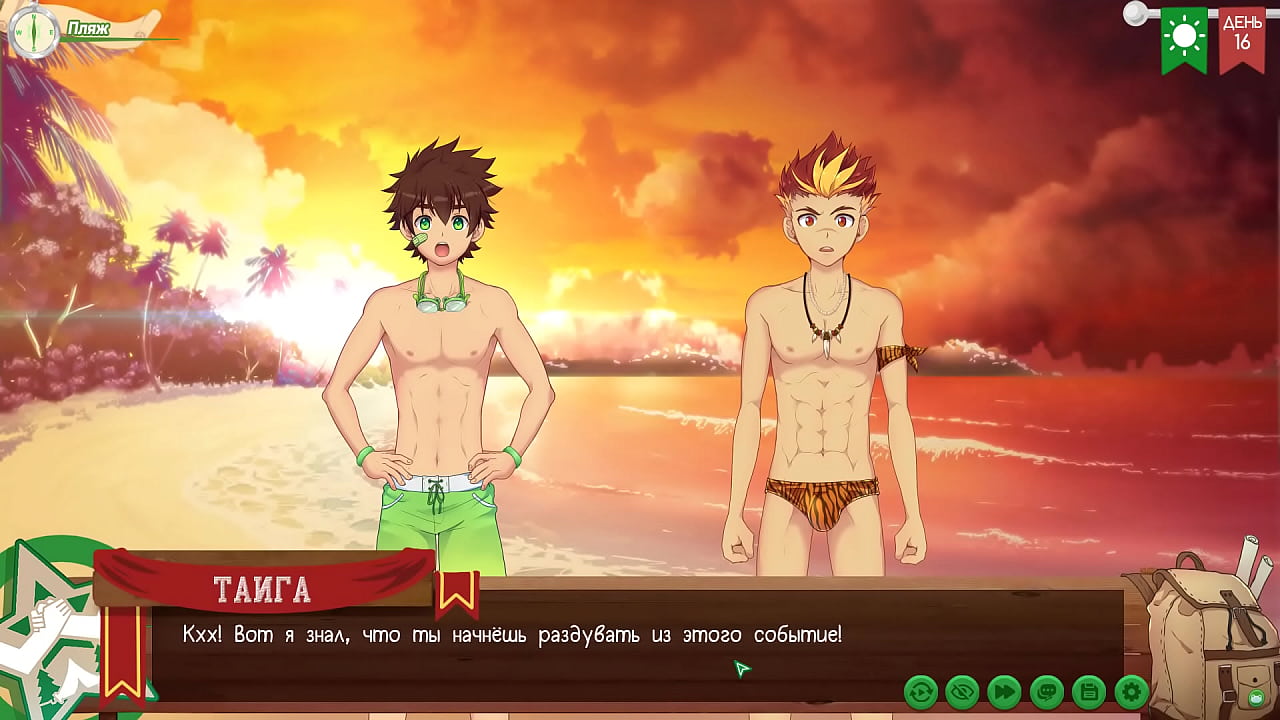Click the compass beside Пляж location
1280x720 pixels.
33,31
